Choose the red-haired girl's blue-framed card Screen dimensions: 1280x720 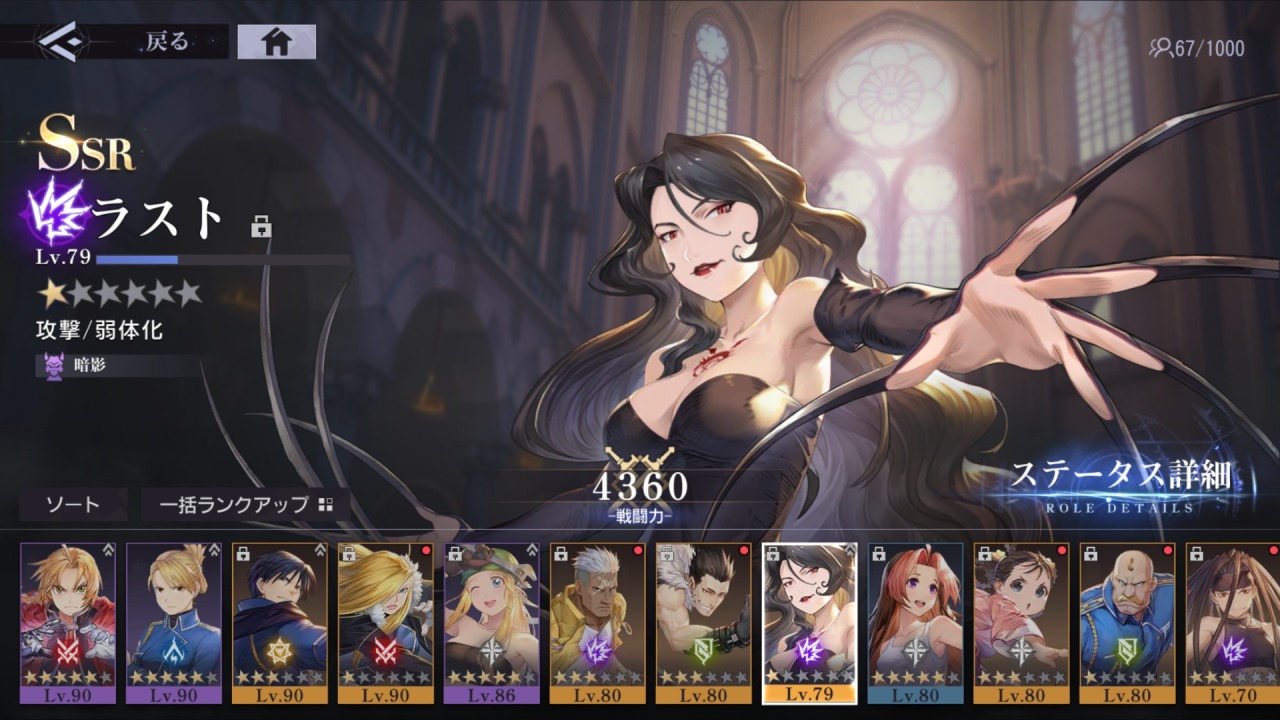tap(916, 623)
